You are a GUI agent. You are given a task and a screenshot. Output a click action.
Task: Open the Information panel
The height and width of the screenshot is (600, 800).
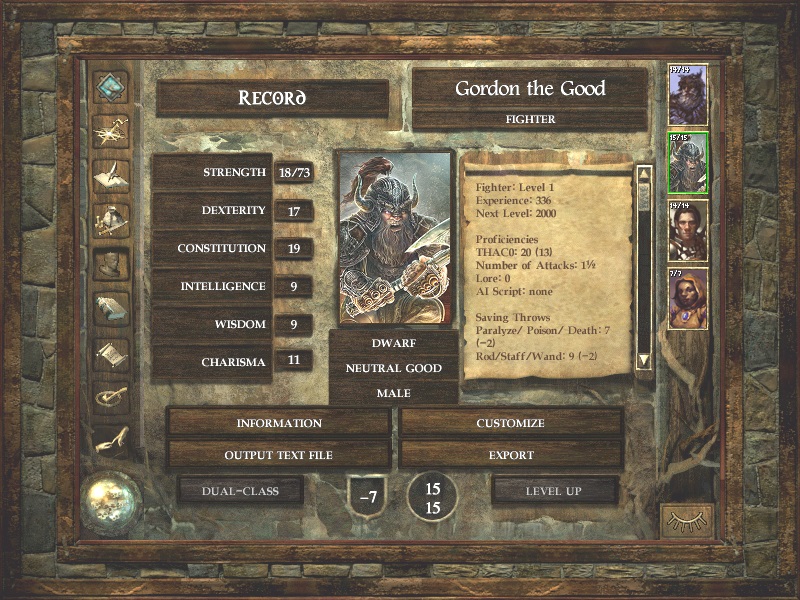tap(279, 423)
